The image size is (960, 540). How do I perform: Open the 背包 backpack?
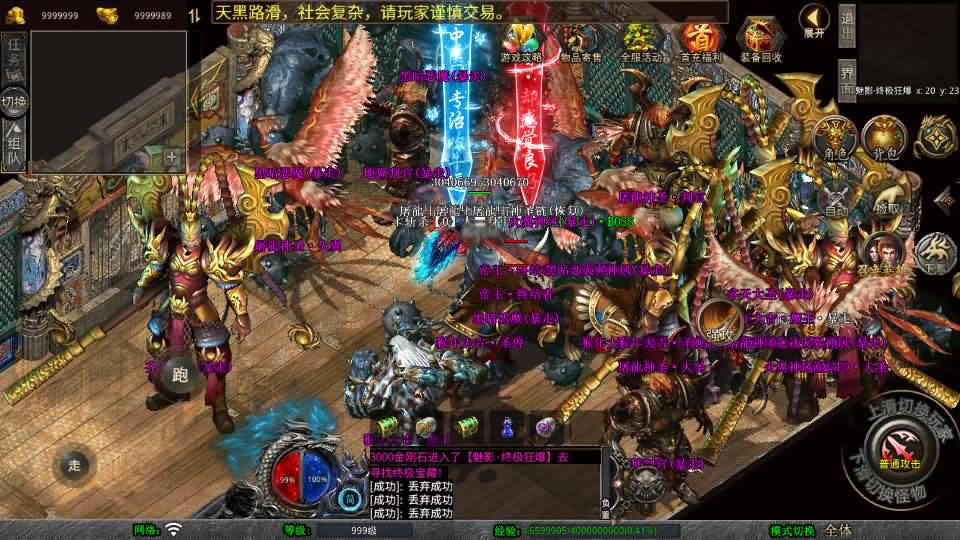coord(879,137)
